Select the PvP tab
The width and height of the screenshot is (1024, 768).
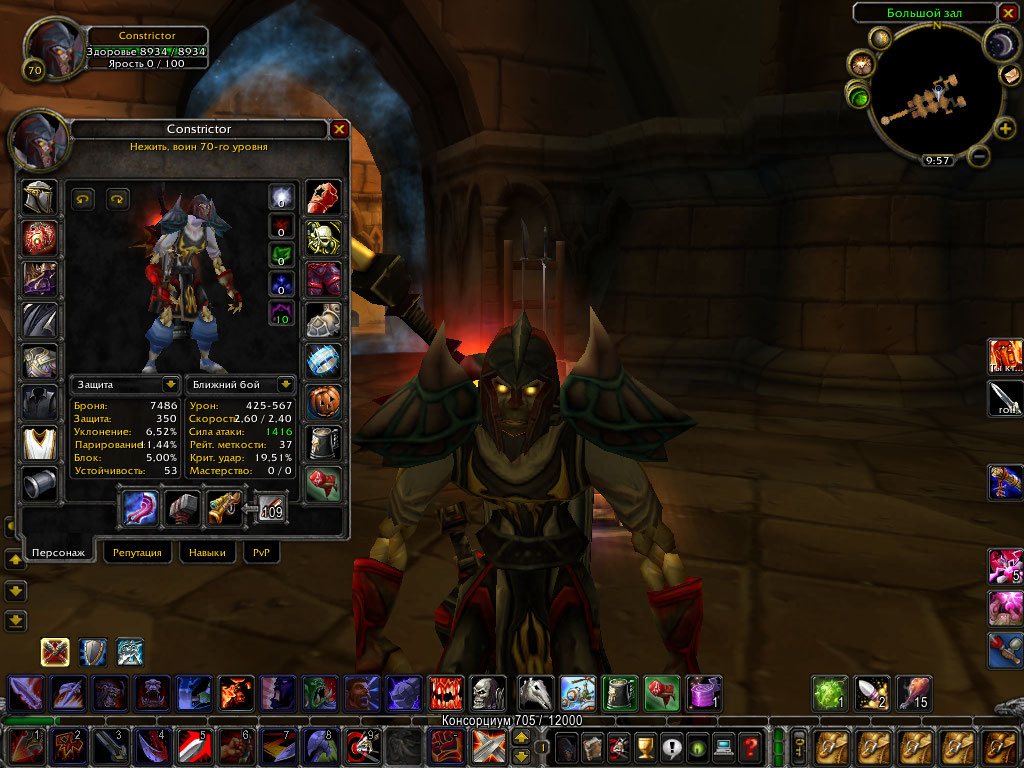coord(261,552)
